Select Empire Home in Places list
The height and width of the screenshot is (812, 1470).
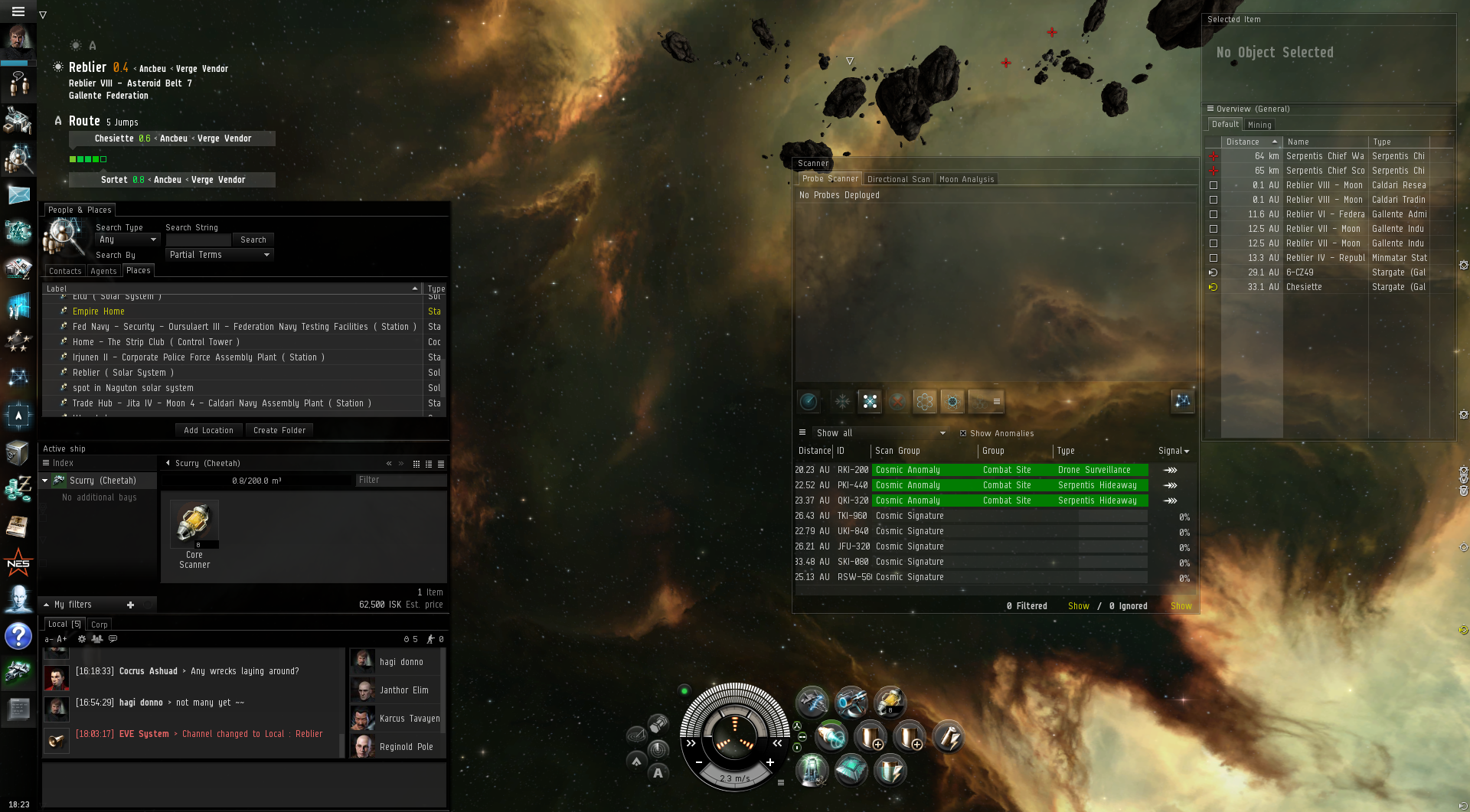98,311
